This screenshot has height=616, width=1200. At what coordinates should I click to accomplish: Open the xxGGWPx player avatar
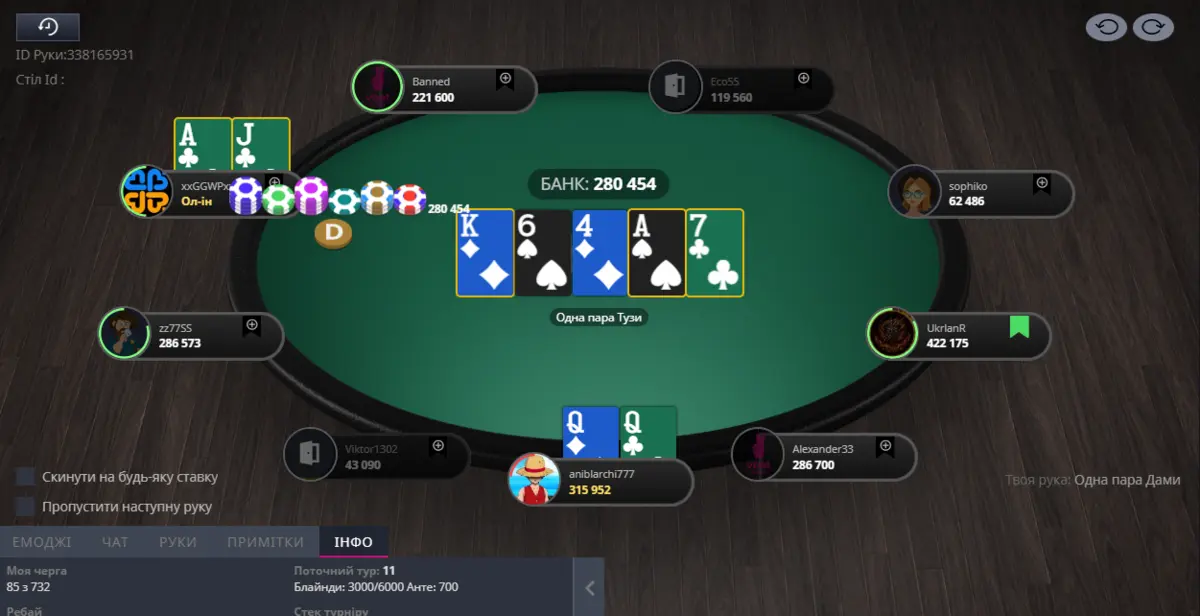(x=147, y=191)
